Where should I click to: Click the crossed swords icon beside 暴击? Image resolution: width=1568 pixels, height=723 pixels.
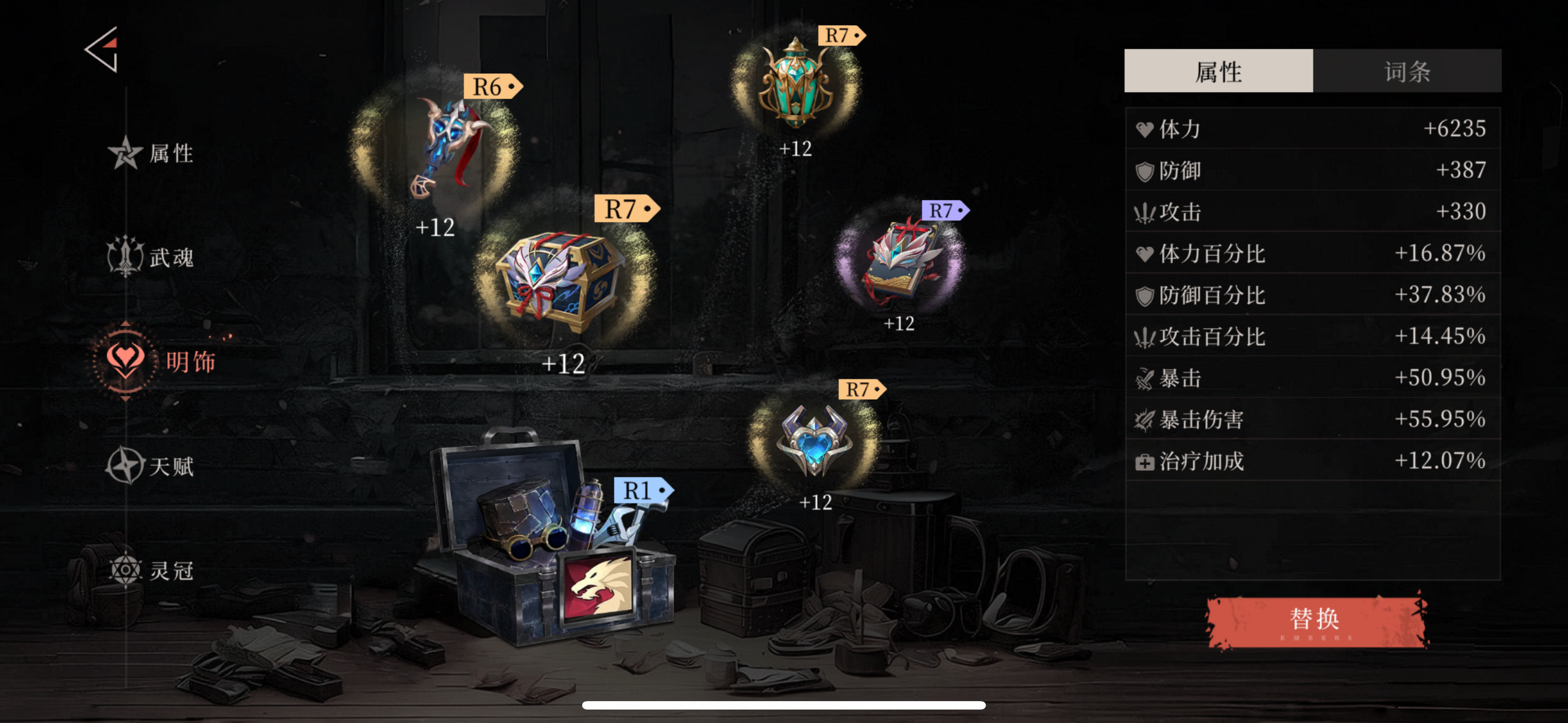click(1147, 378)
